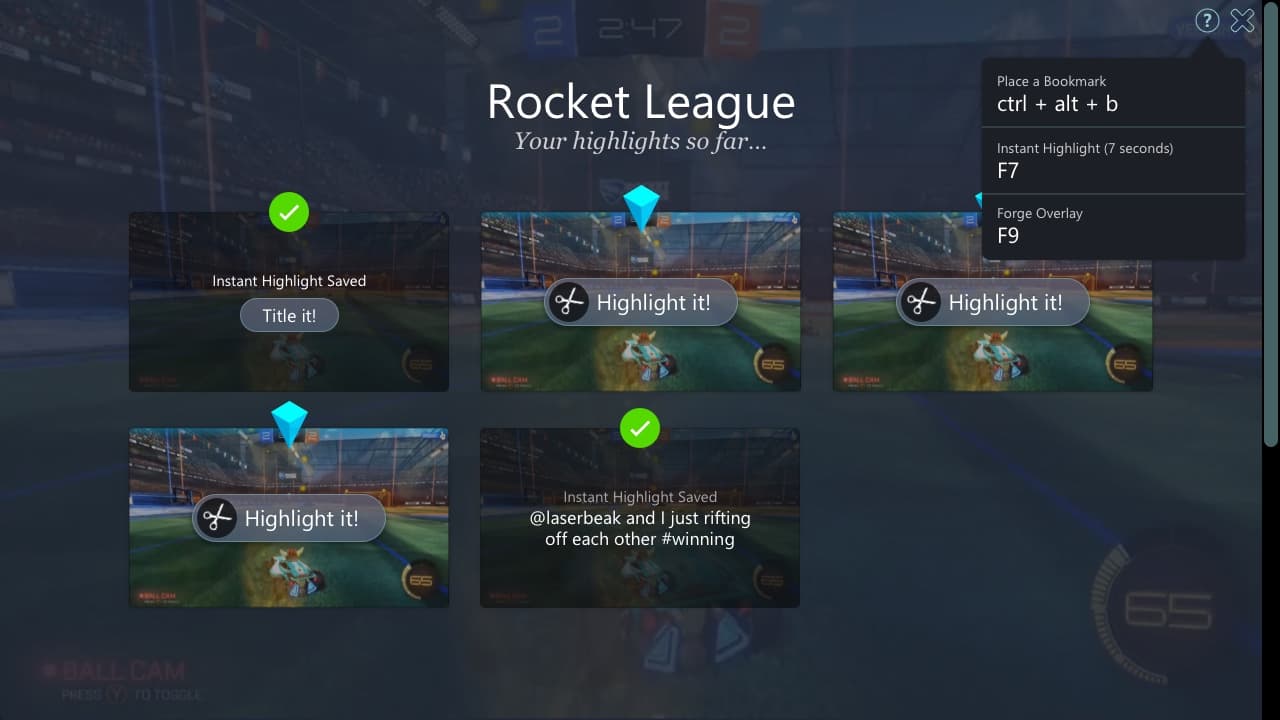Click the "Title it!" button
The width and height of the screenshot is (1280, 720).
(289, 316)
